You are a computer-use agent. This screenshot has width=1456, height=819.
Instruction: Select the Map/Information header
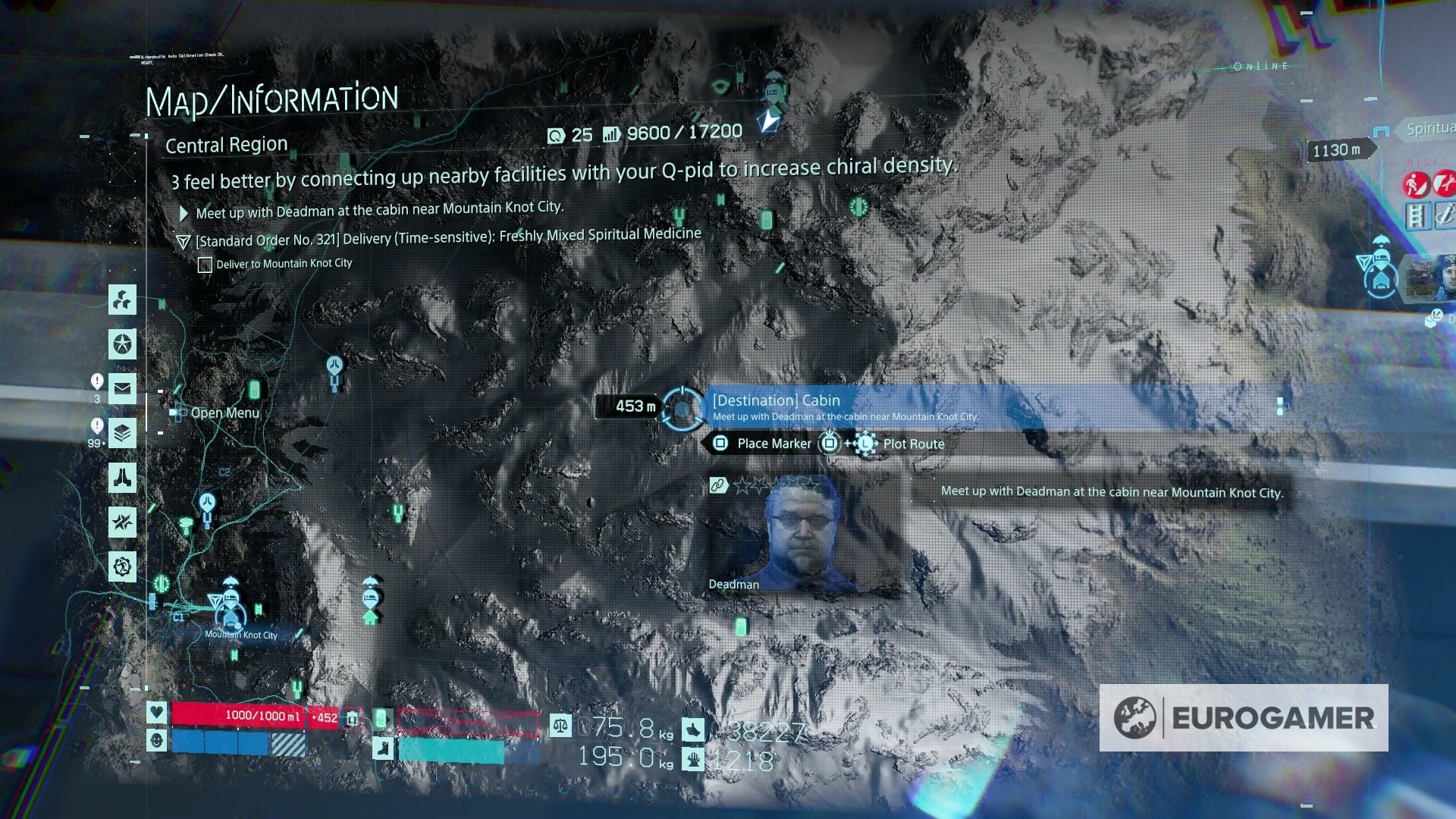(273, 97)
